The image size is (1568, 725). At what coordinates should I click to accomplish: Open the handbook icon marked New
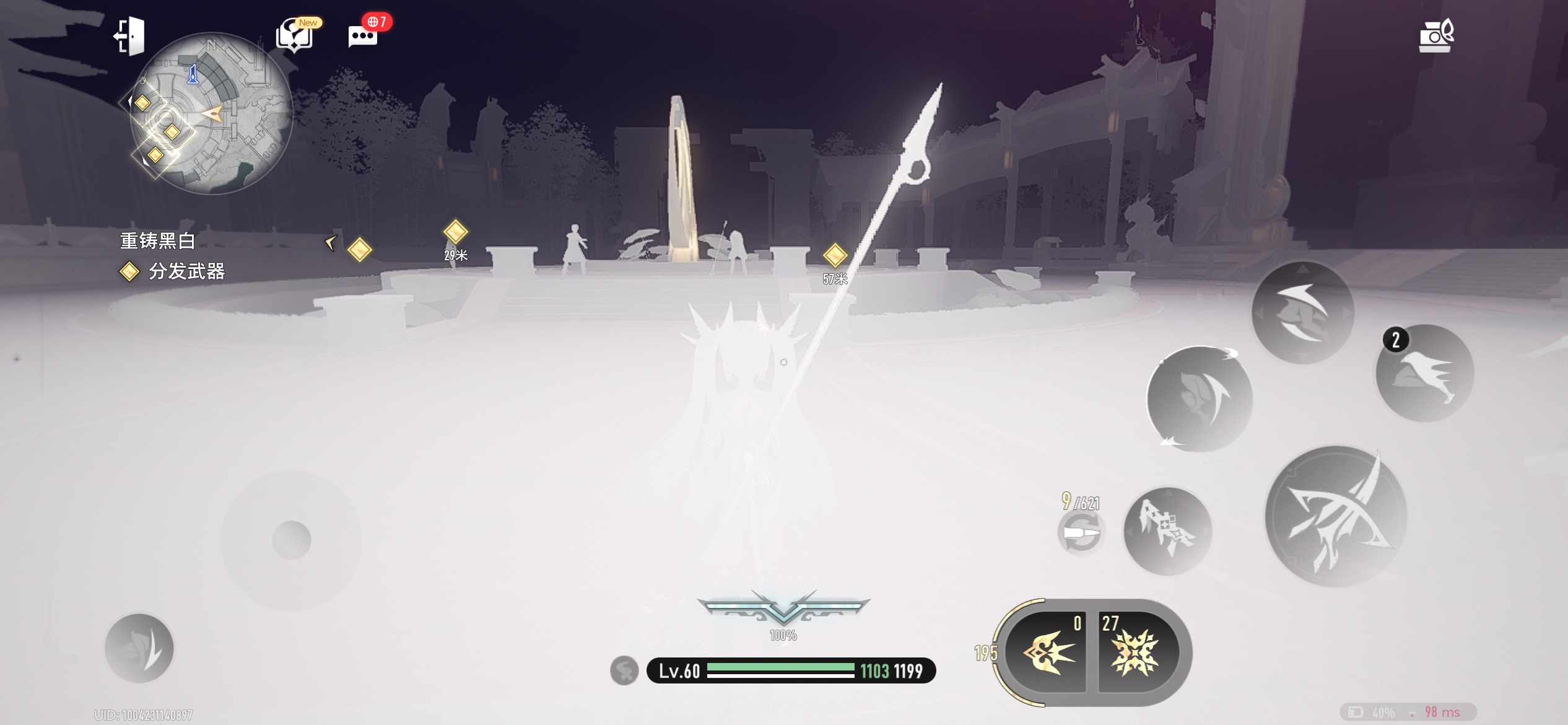(x=295, y=36)
